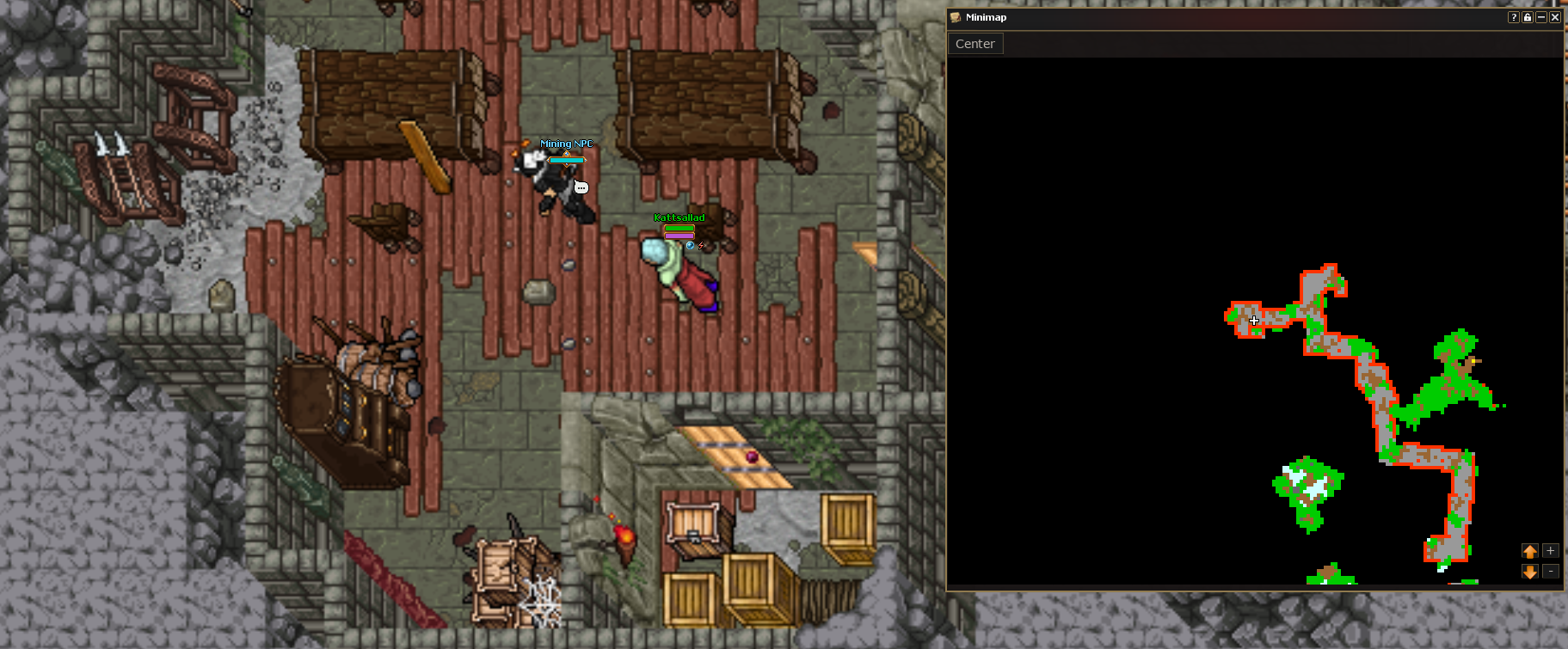
Task: Click the white cross marker on the minimap
Action: click(1254, 321)
